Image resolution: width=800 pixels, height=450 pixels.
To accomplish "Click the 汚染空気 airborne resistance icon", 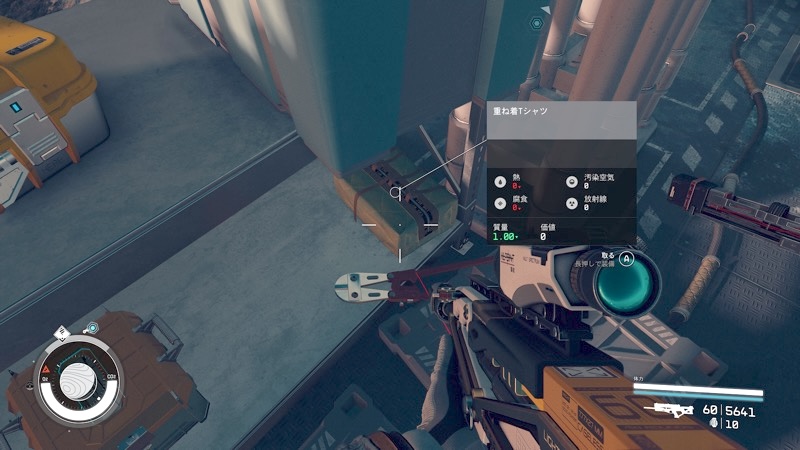I will coord(572,182).
